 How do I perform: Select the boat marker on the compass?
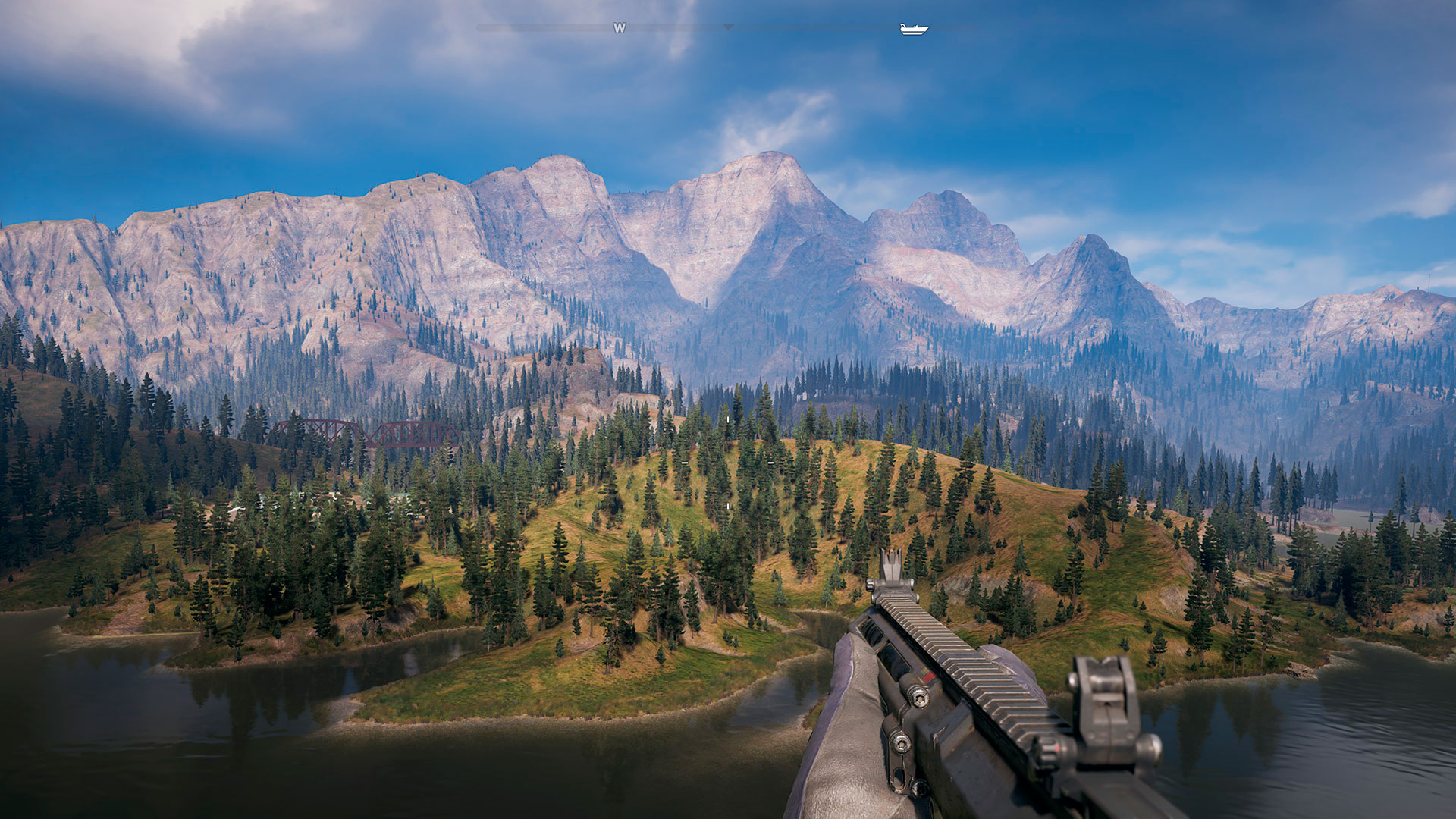(914, 29)
